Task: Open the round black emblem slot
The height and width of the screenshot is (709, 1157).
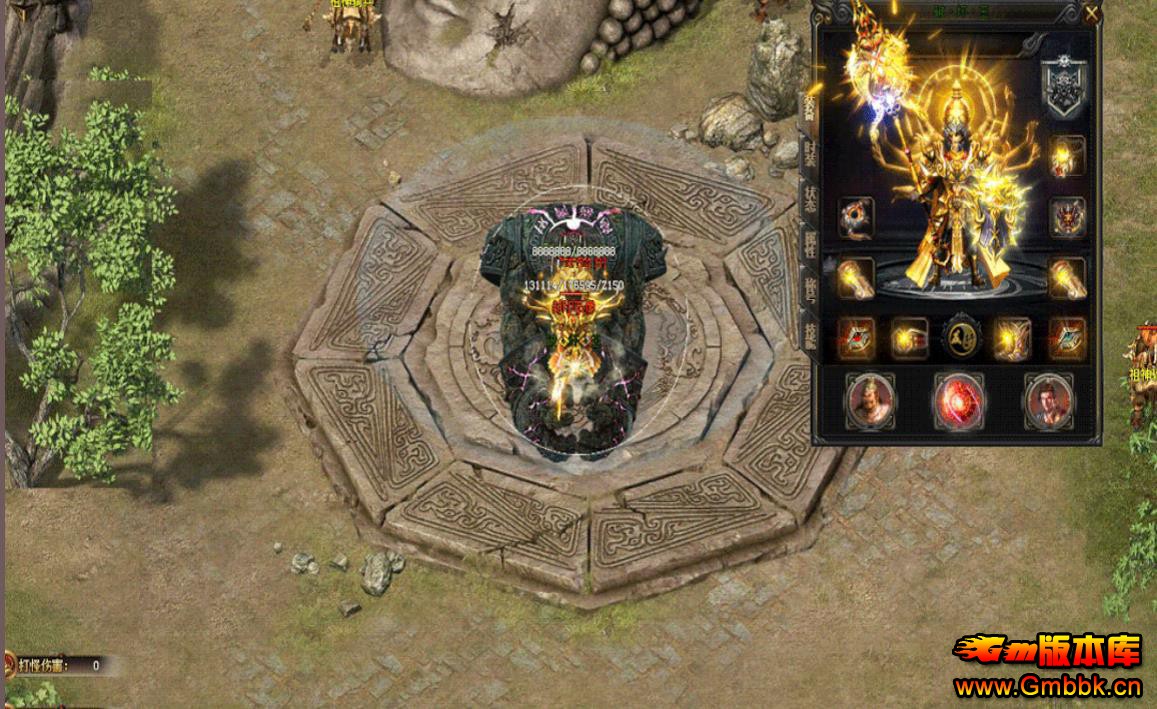Action: tap(961, 339)
